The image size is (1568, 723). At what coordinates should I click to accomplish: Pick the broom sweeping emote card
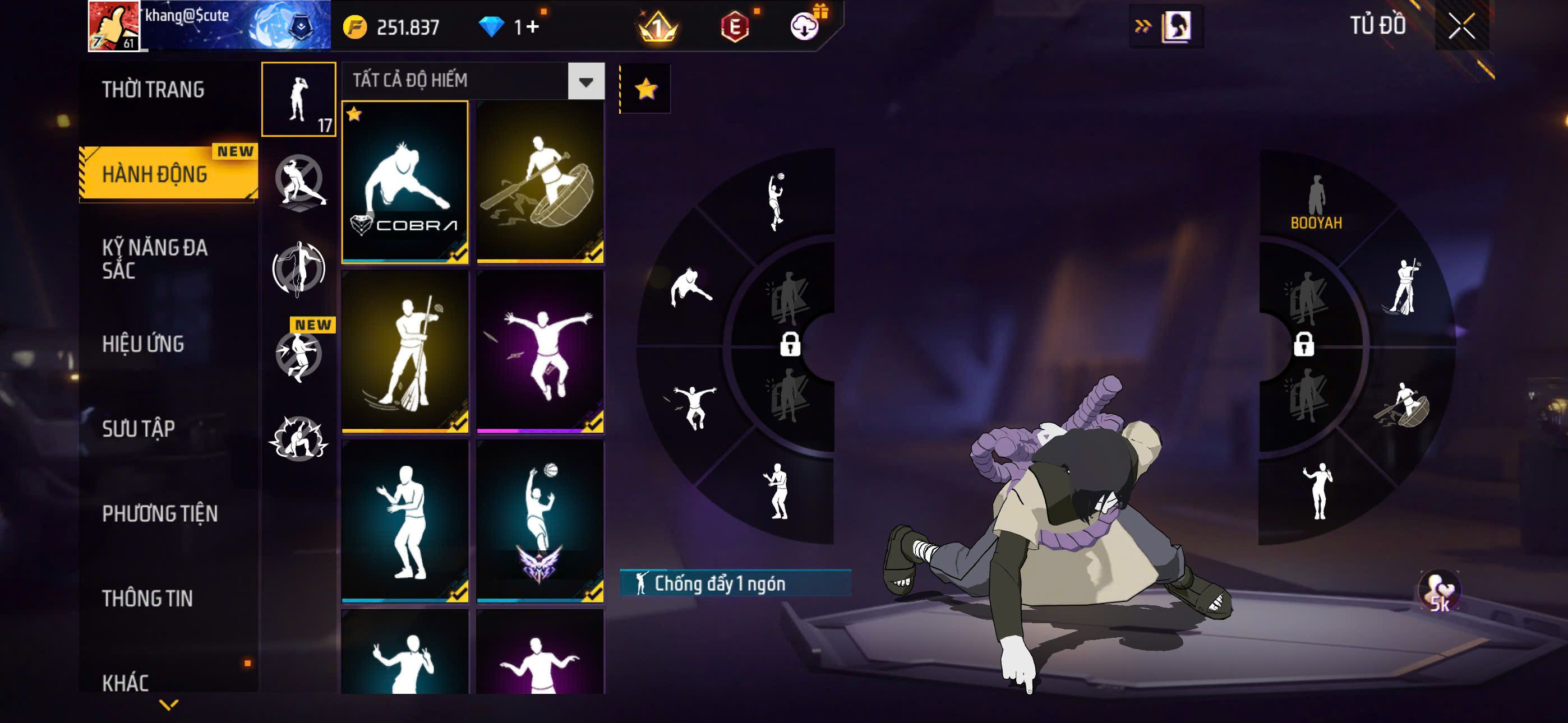point(405,352)
